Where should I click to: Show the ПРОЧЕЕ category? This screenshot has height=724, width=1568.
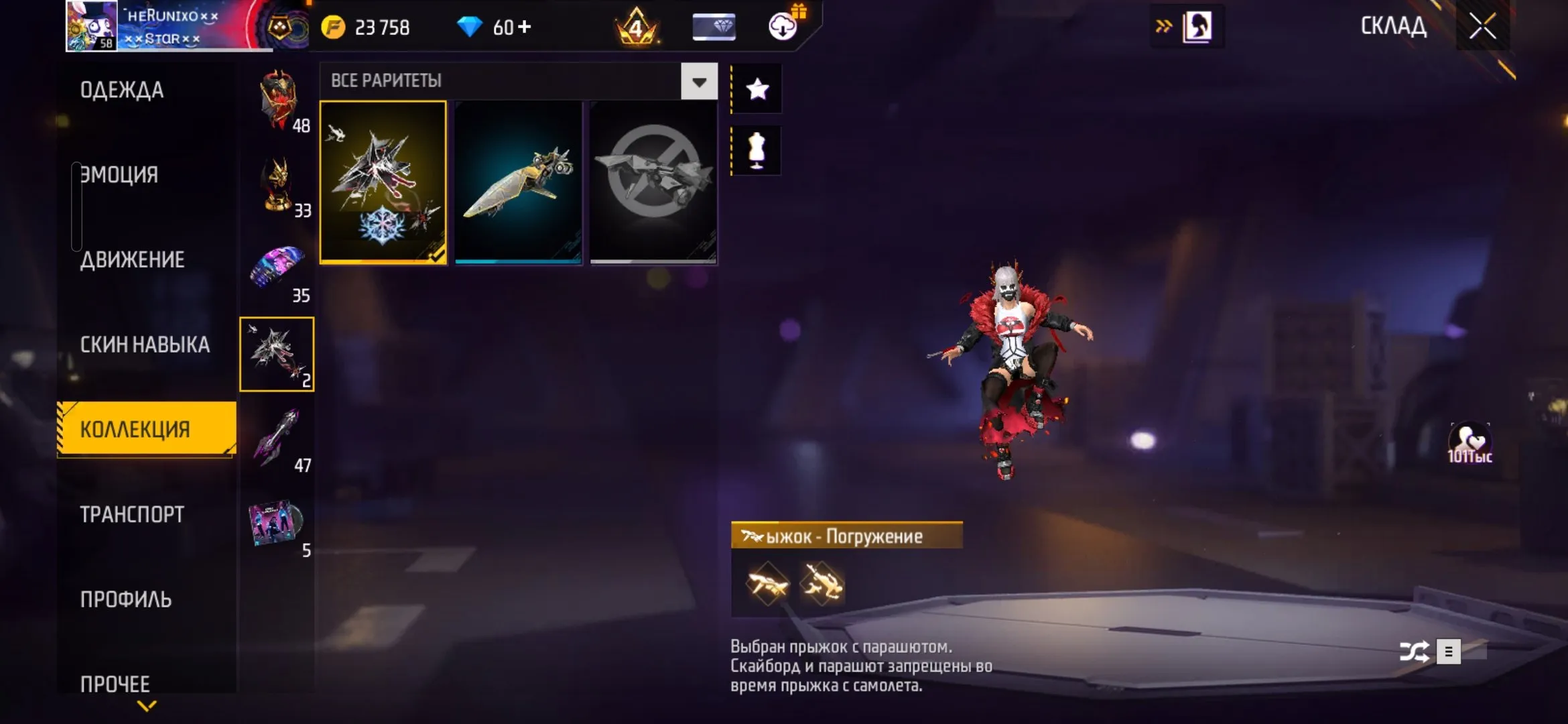(x=115, y=684)
